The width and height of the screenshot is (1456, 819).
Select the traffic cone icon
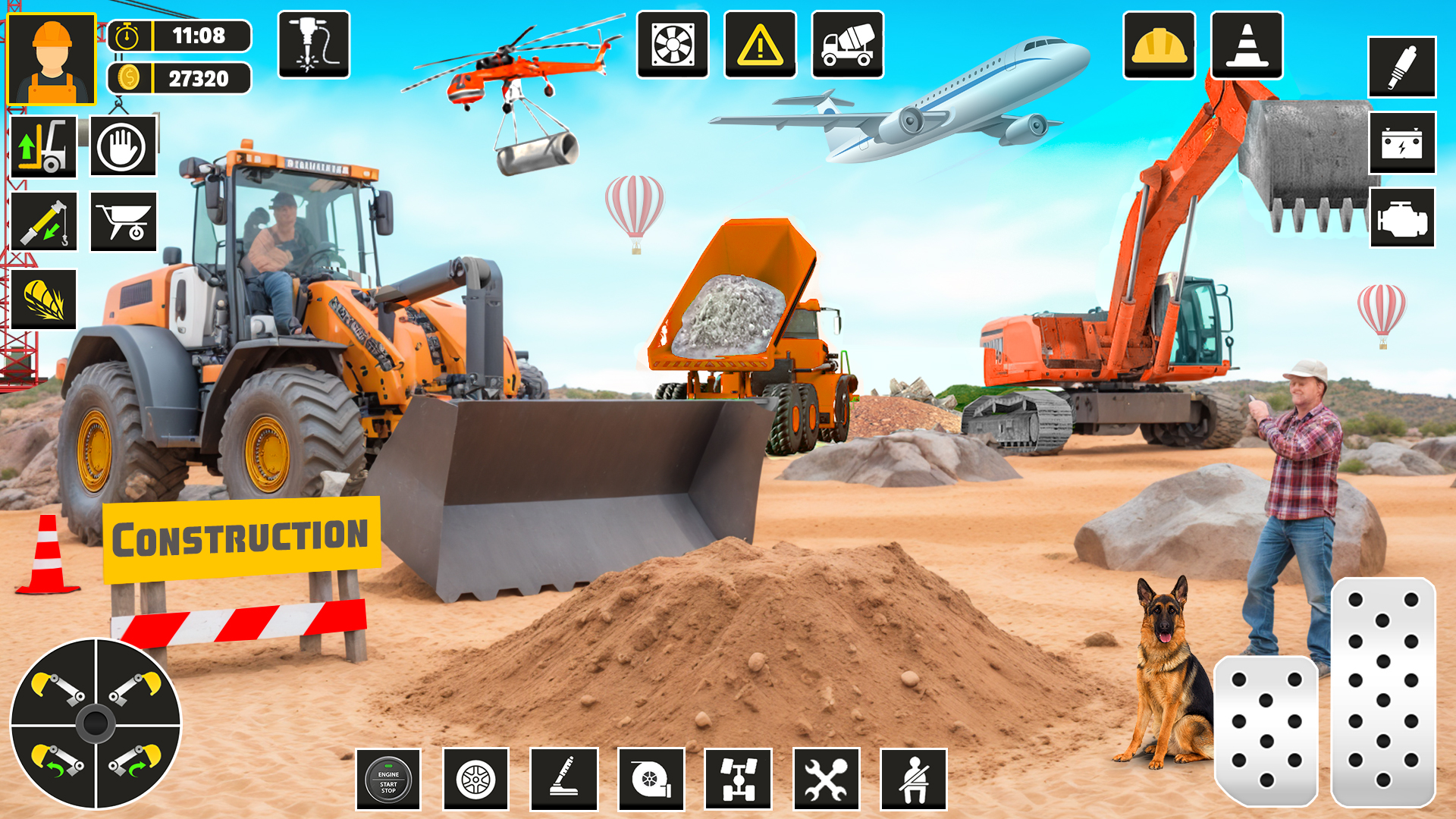pyautogui.click(x=1247, y=45)
